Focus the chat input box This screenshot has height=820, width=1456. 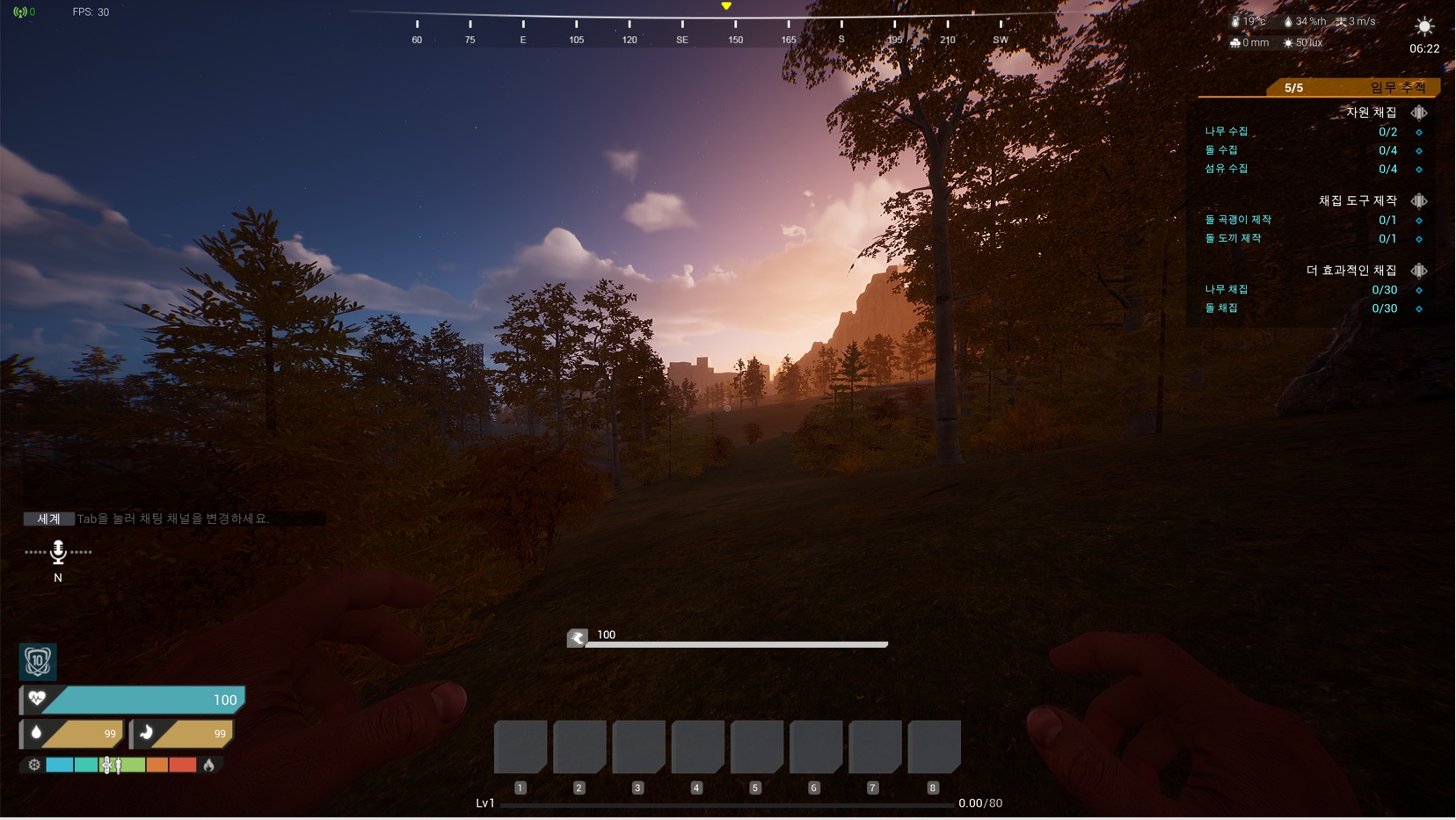tap(199, 519)
